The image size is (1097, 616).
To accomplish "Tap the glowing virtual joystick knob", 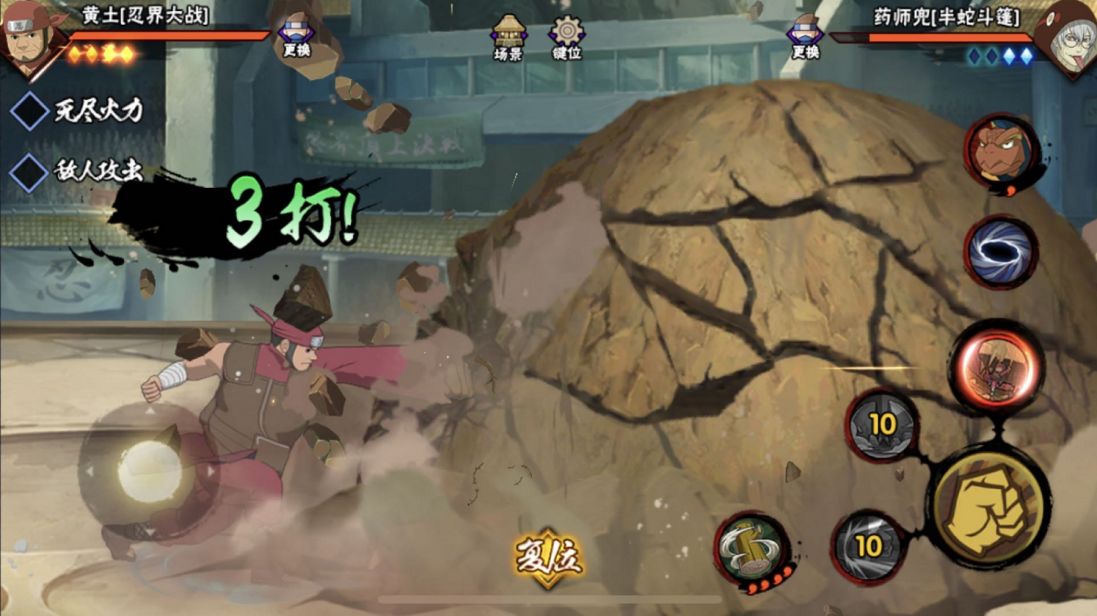I will (x=150, y=470).
